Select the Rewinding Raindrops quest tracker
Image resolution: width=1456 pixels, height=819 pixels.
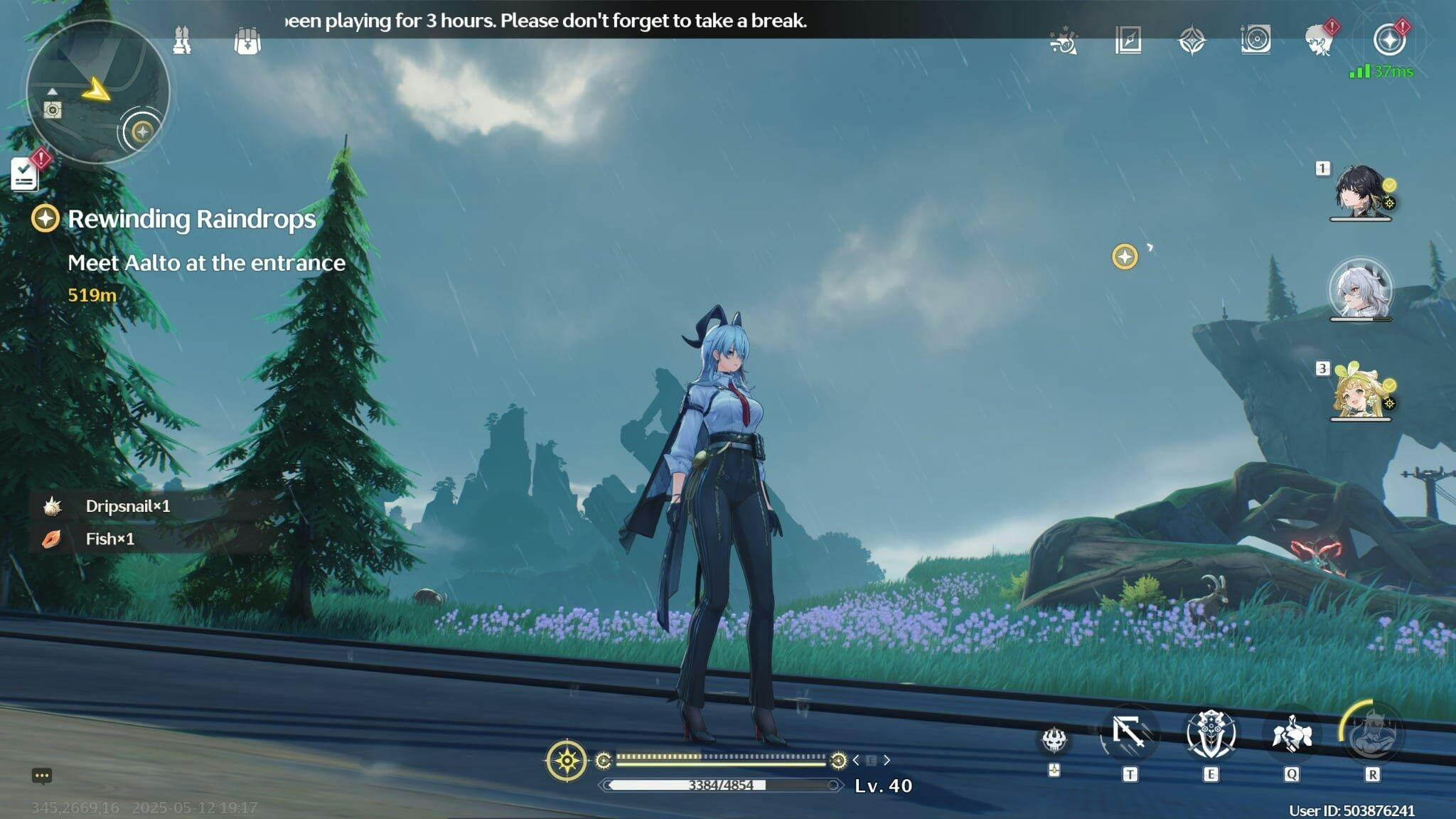191,219
